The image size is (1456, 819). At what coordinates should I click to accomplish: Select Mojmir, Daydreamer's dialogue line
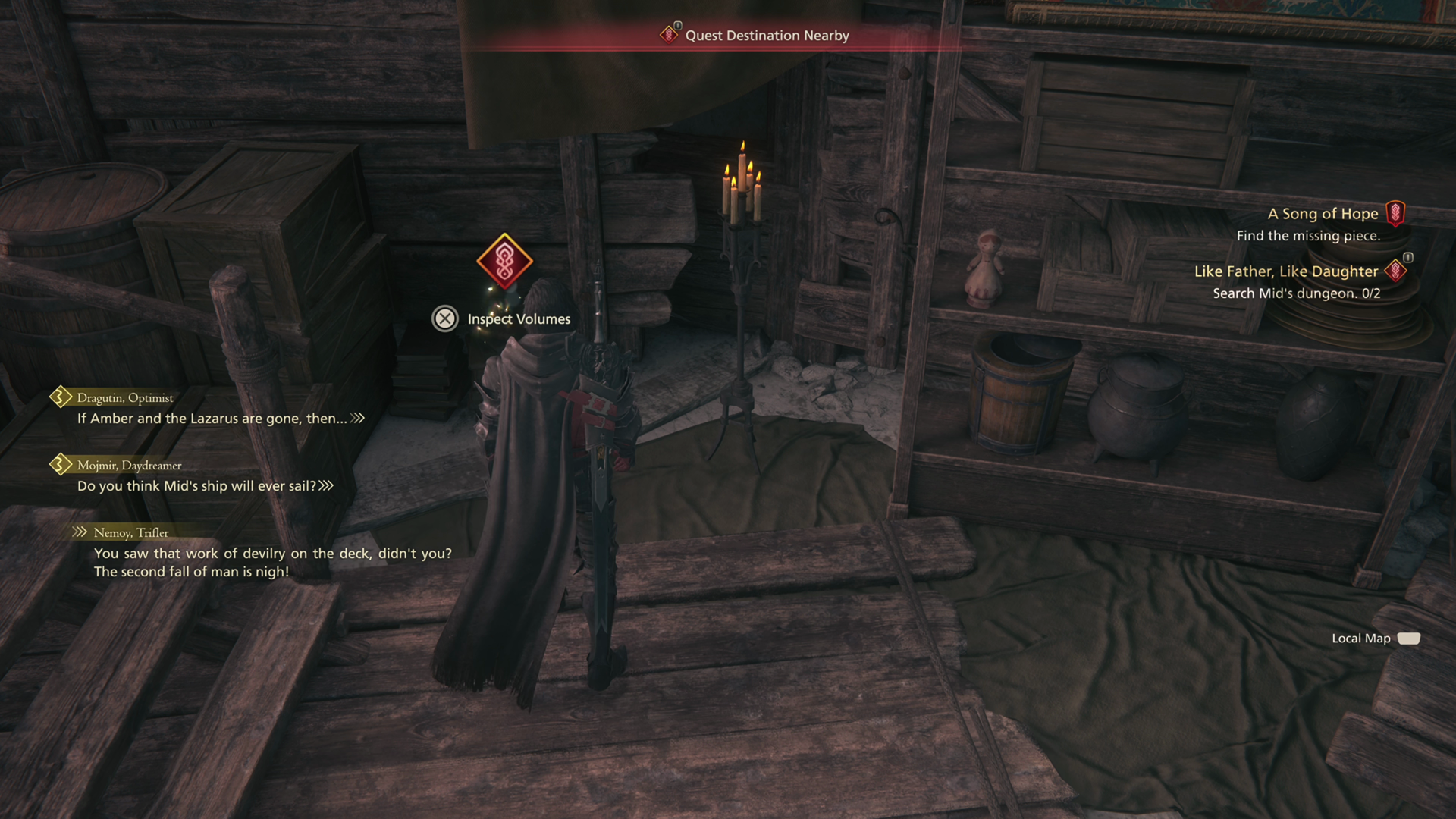(x=196, y=485)
